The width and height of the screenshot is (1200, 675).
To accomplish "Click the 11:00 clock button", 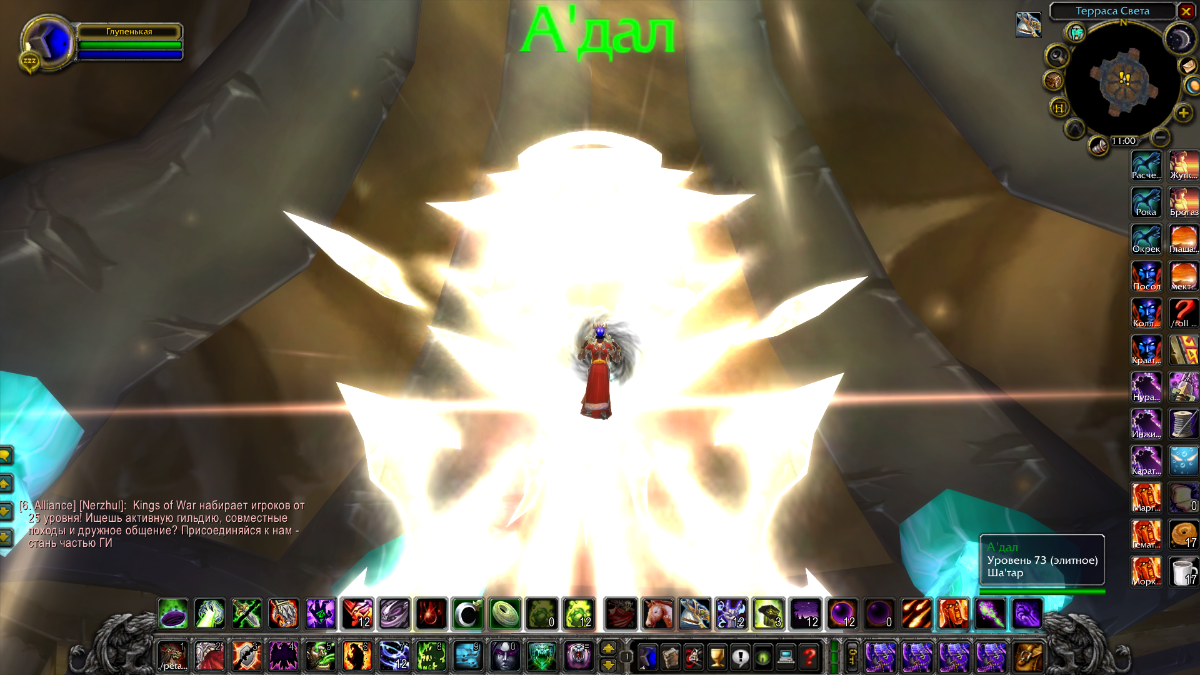I will (x=1124, y=141).
